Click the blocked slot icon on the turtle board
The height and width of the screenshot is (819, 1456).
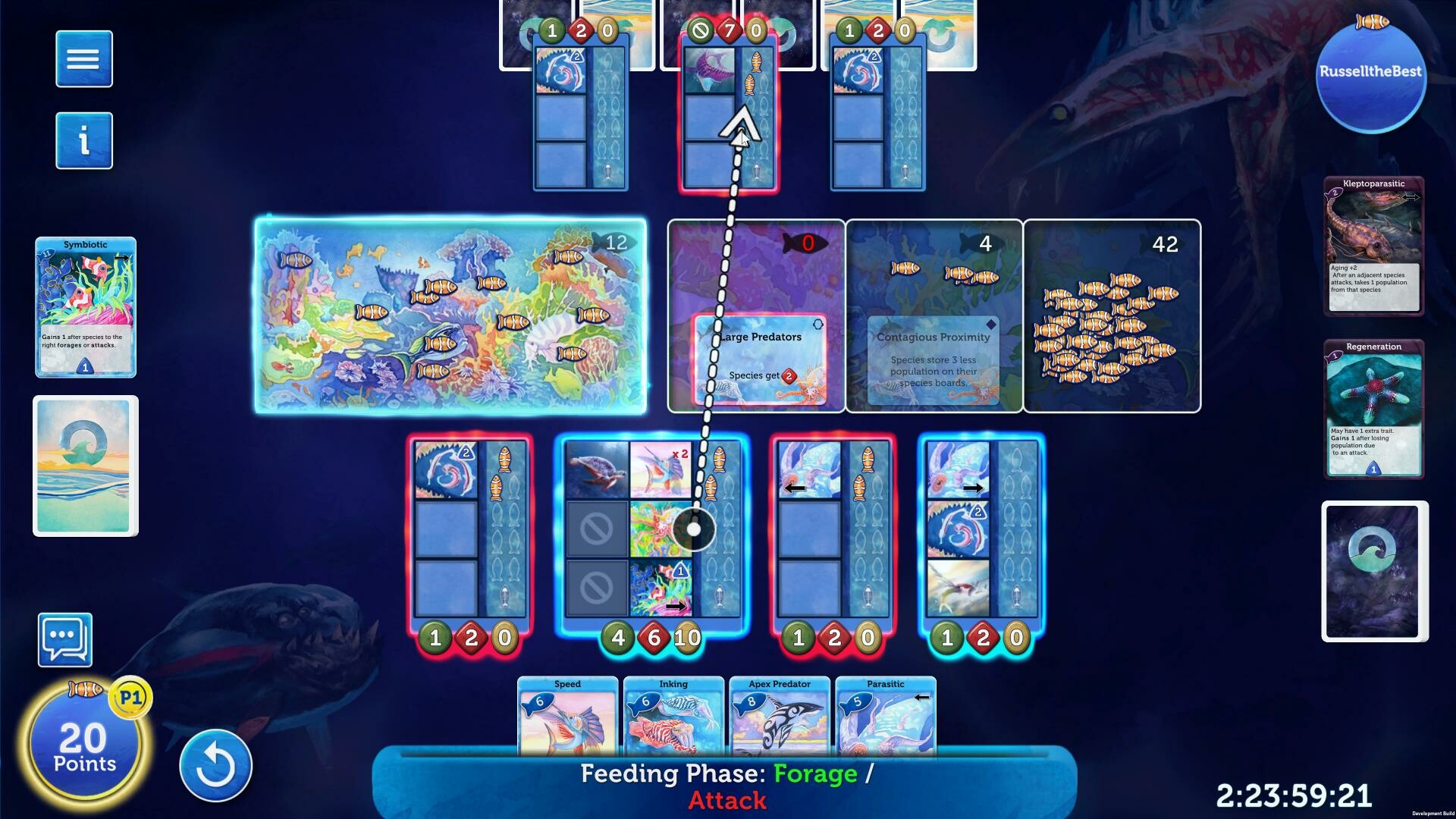pos(598,527)
